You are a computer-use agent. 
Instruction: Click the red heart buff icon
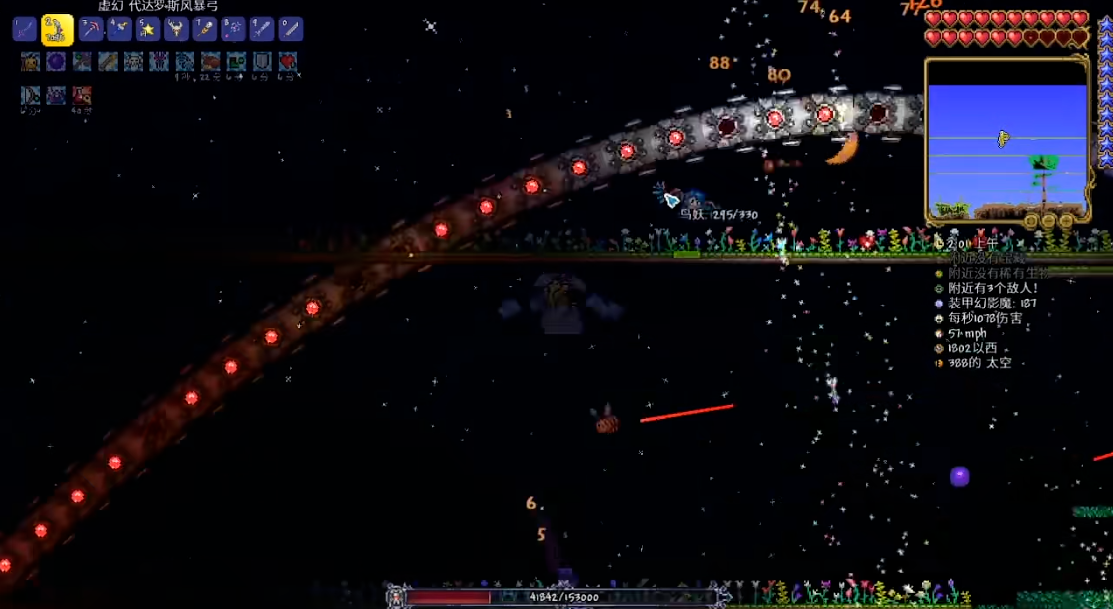(288, 62)
